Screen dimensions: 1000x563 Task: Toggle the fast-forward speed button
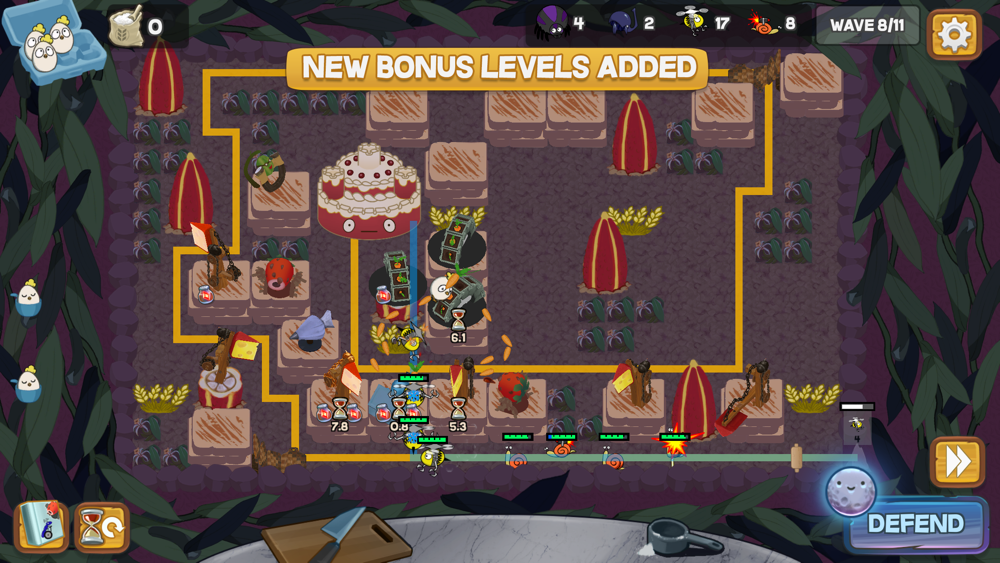coord(957,462)
